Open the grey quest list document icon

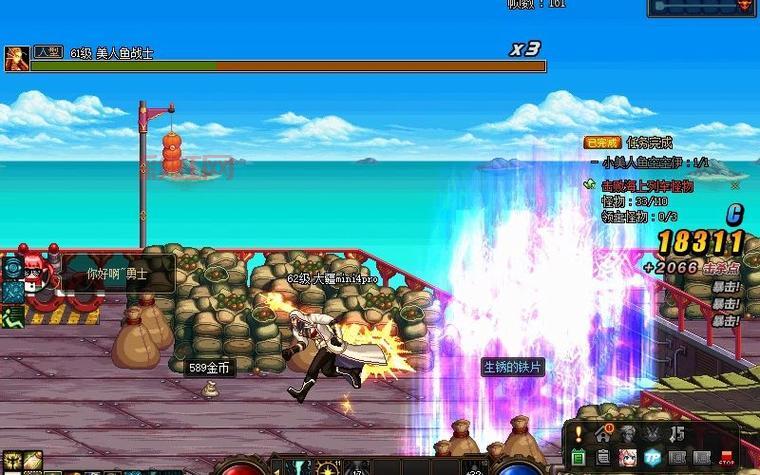point(603,457)
